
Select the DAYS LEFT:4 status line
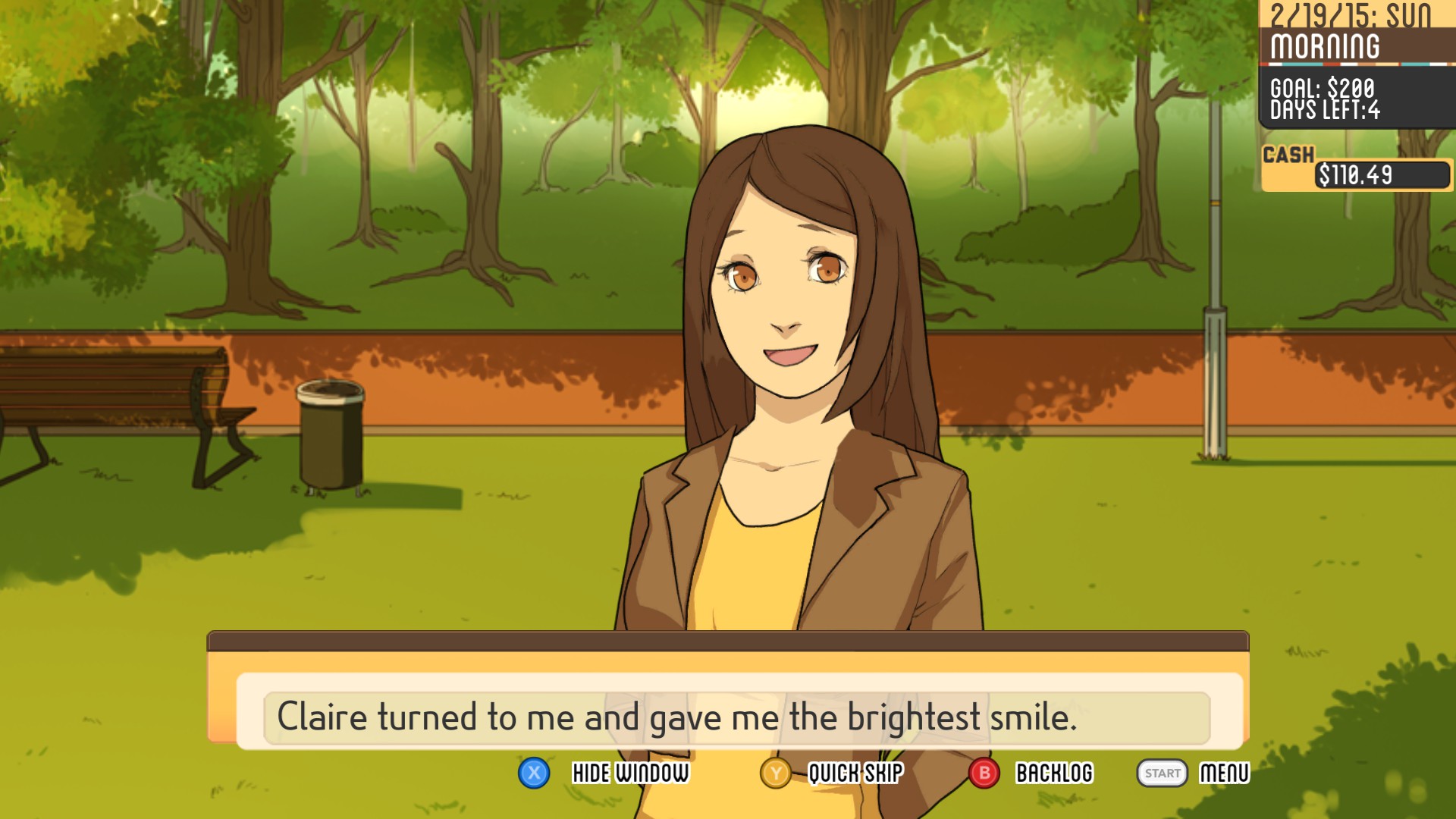coord(1326,110)
